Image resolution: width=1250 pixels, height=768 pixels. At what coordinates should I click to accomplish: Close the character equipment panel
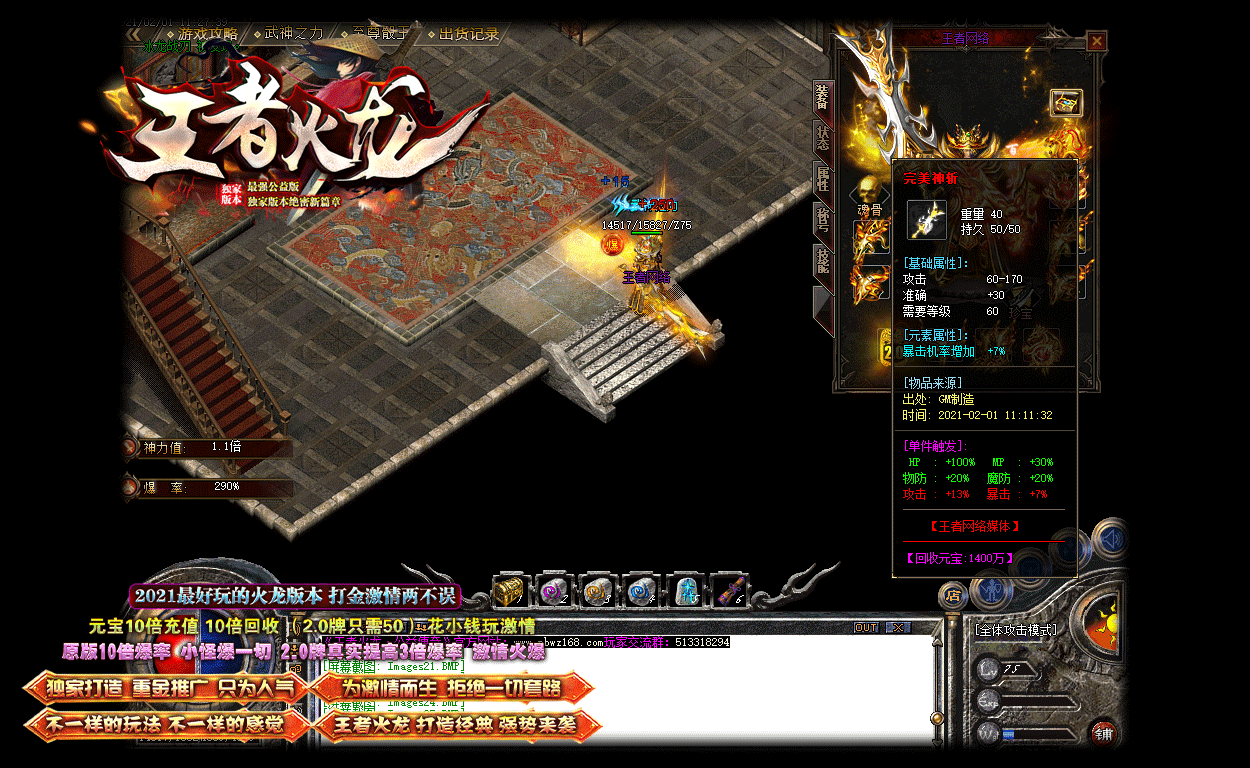1097,41
